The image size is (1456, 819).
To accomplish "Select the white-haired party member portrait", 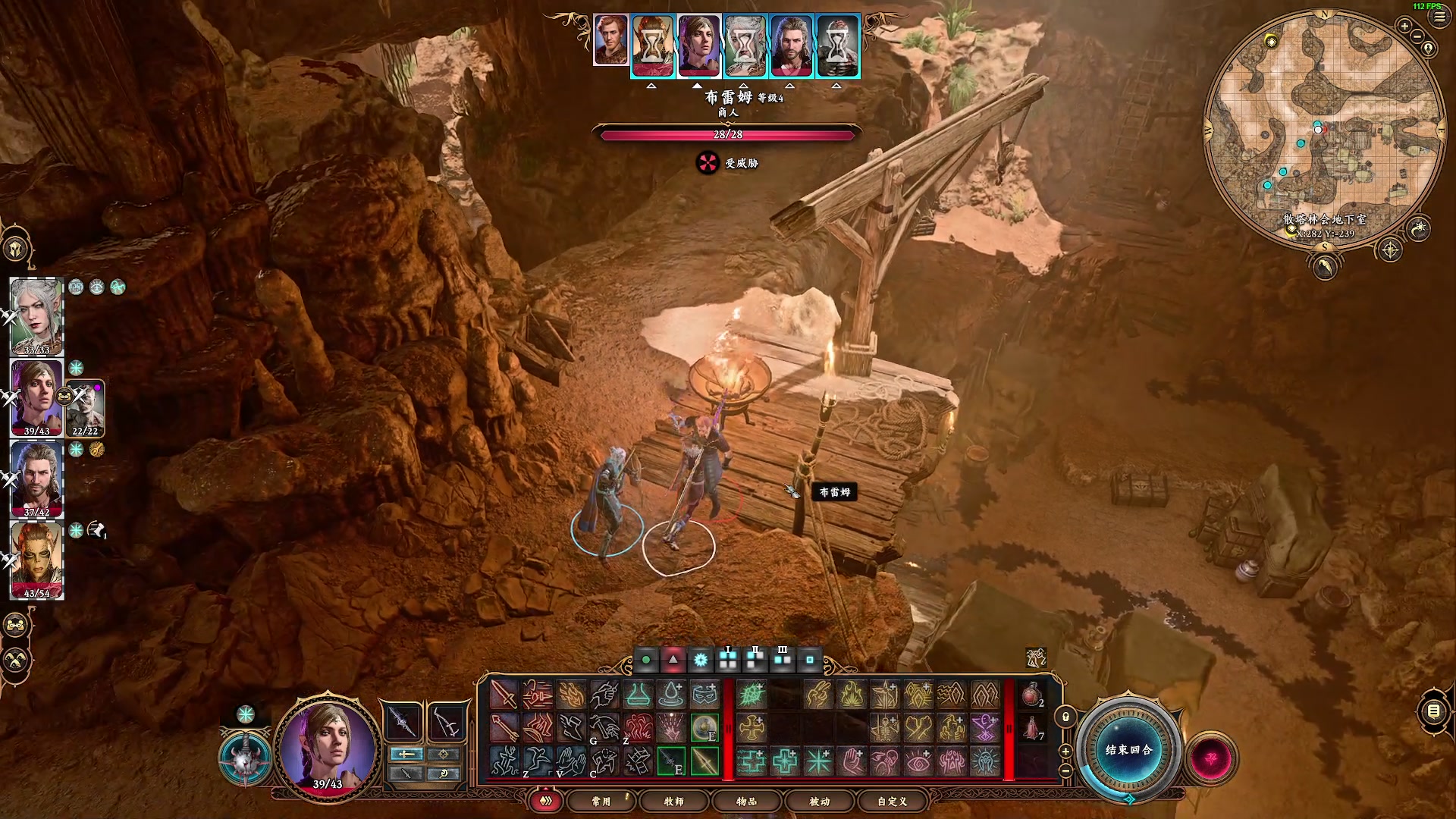I will [x=36, y=316].
